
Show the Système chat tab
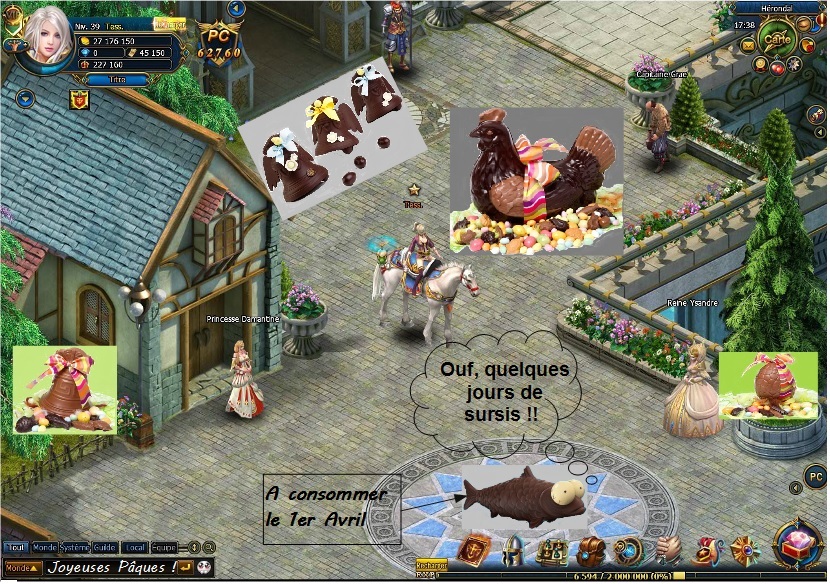pos(74,547)
